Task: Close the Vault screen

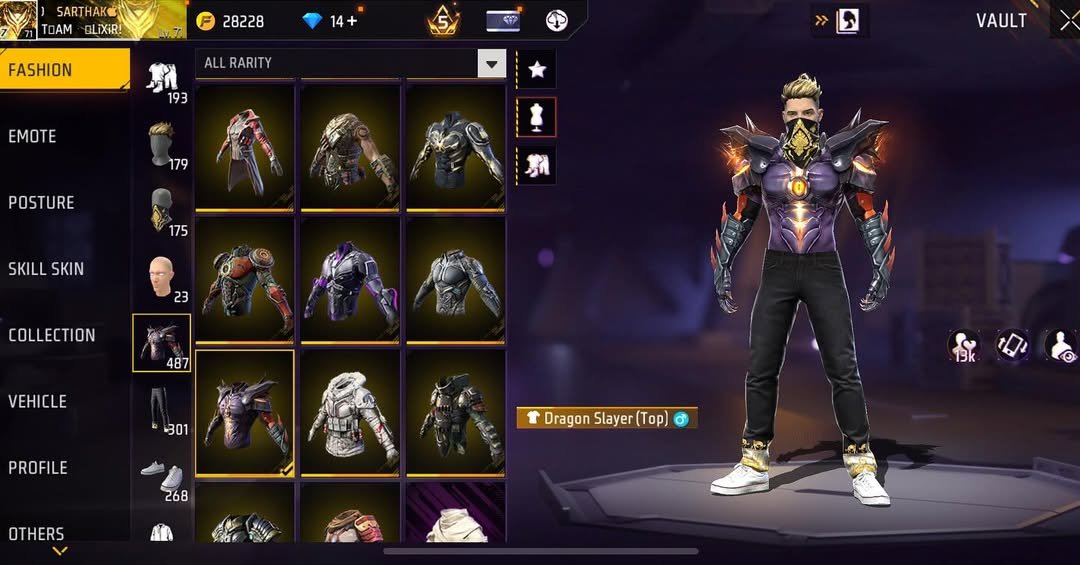Action: pos(1068,21)
